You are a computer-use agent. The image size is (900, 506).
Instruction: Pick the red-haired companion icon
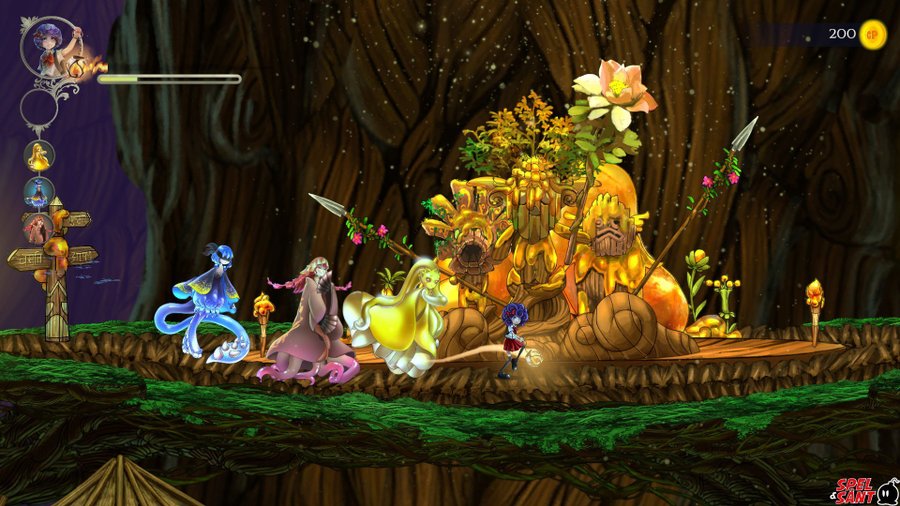coord(39,228)
